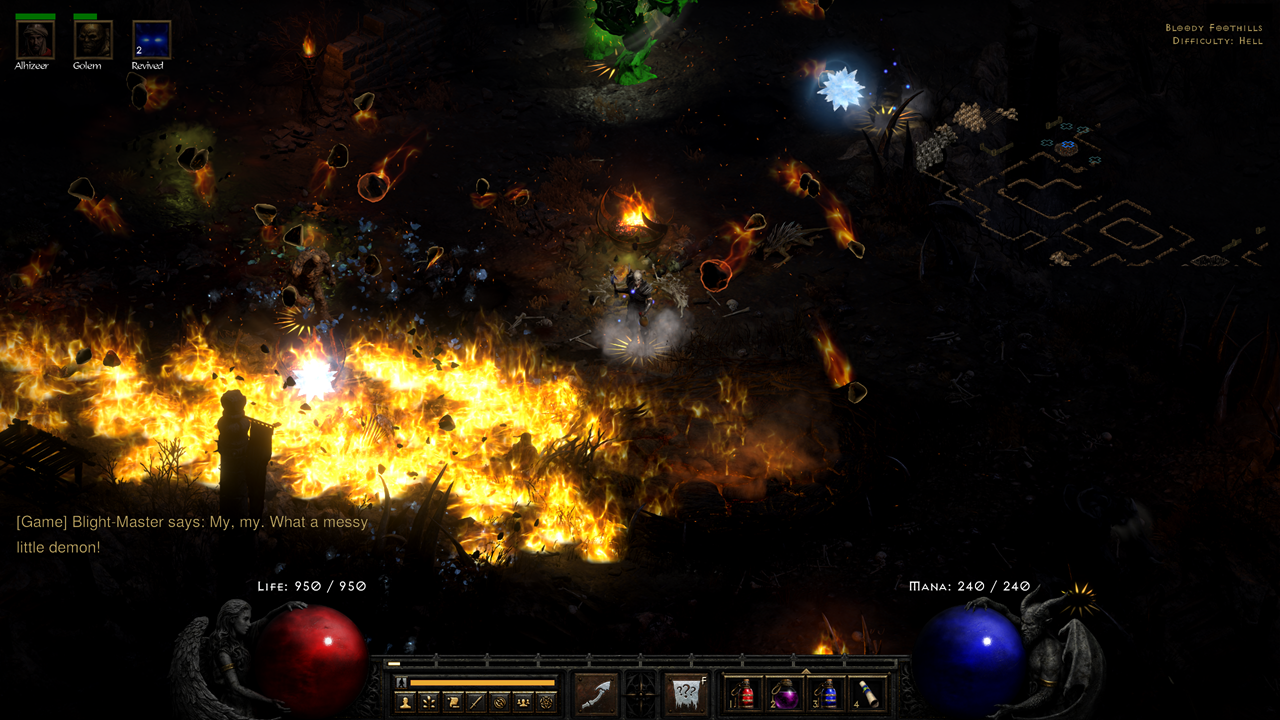
Task: Select the Alhizeer mercenary portrait
Action: 35,40
